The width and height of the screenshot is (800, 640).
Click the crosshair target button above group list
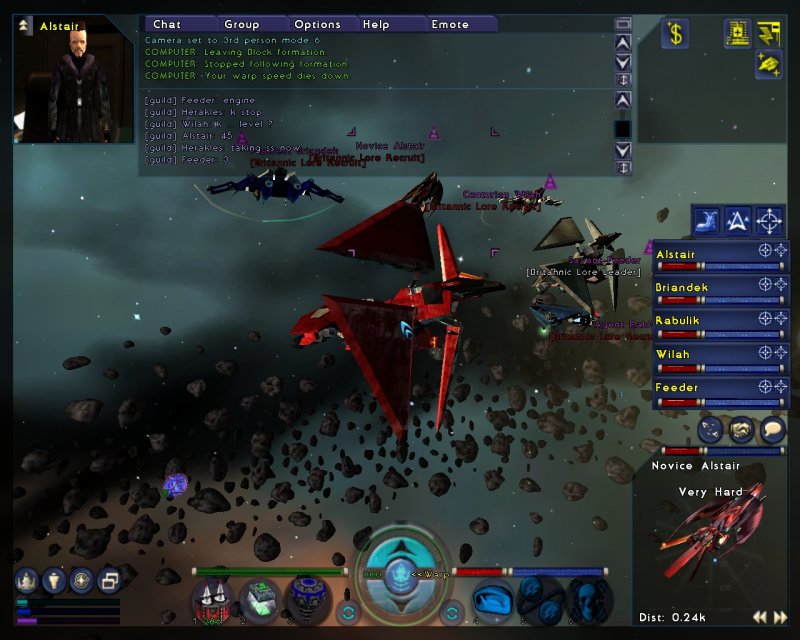pyautogui.click(x=769, y=220)
